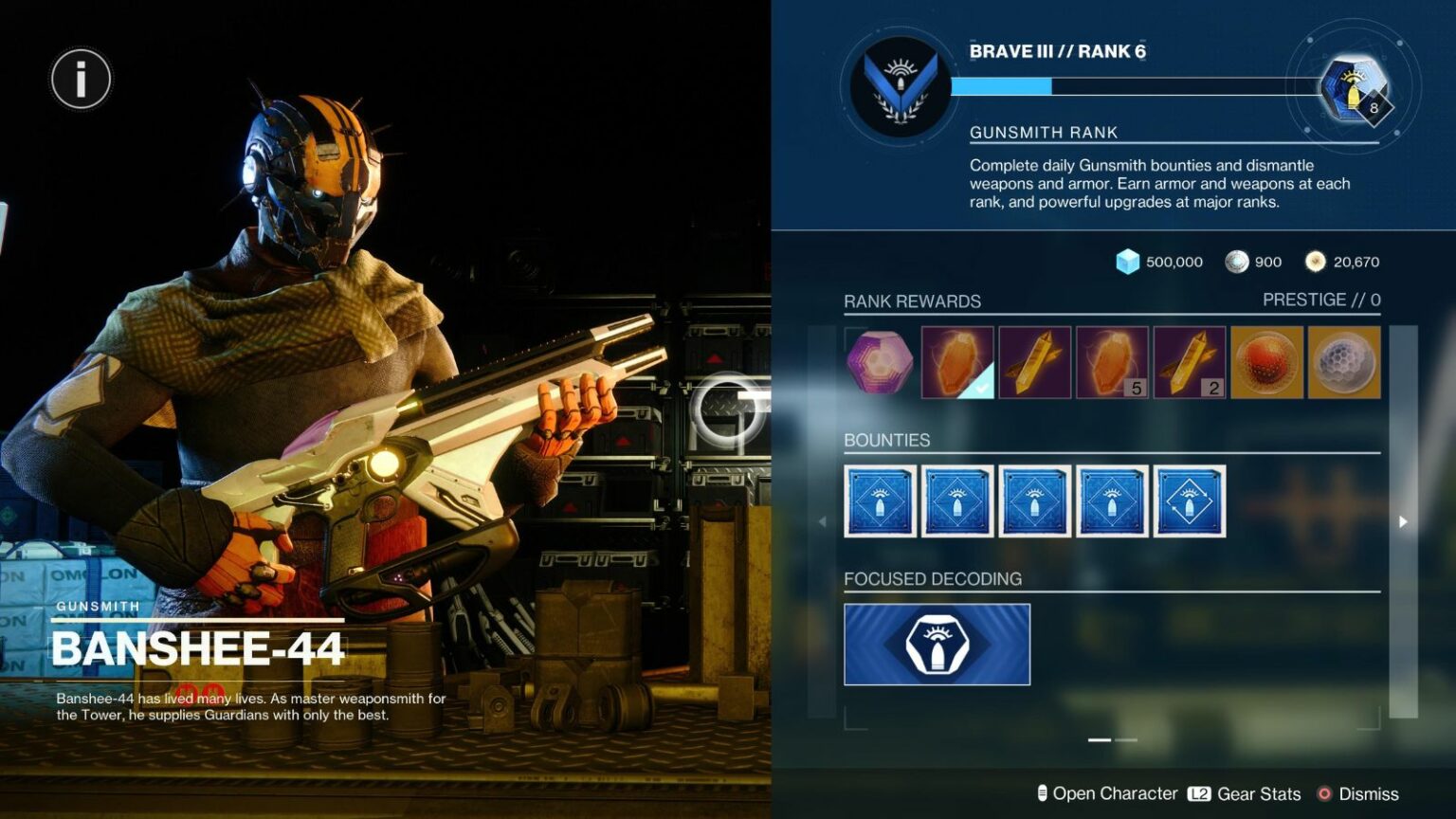Click the info icon in the top-left corner
This screenshot has height=819, width=1456.
80,78
